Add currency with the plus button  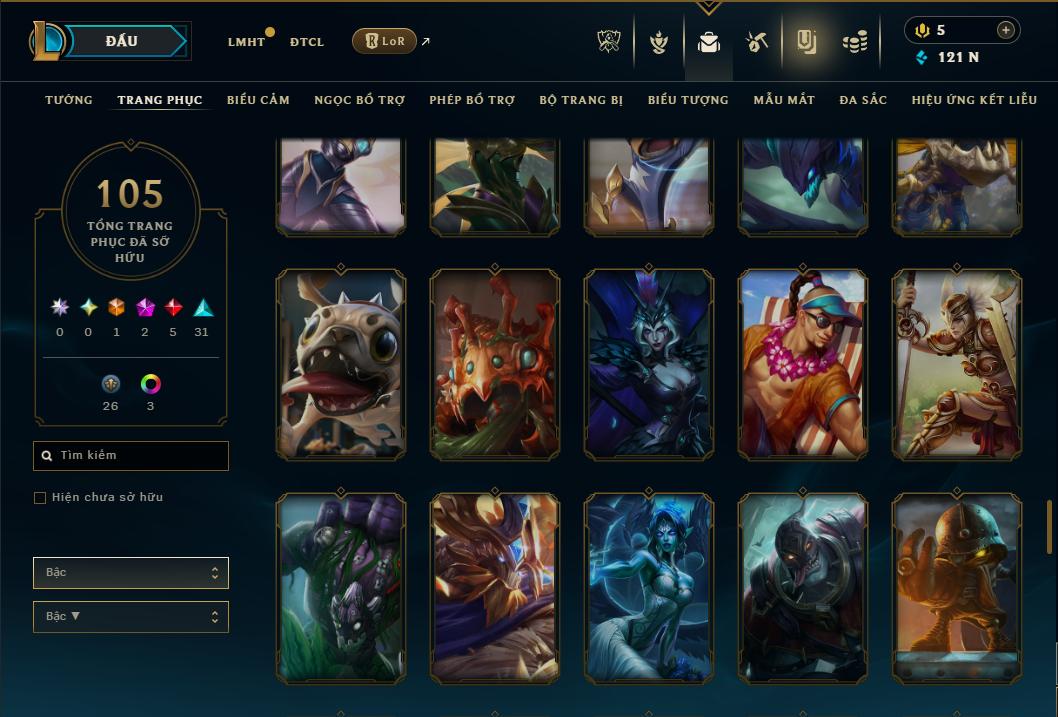coord(1005,30)
